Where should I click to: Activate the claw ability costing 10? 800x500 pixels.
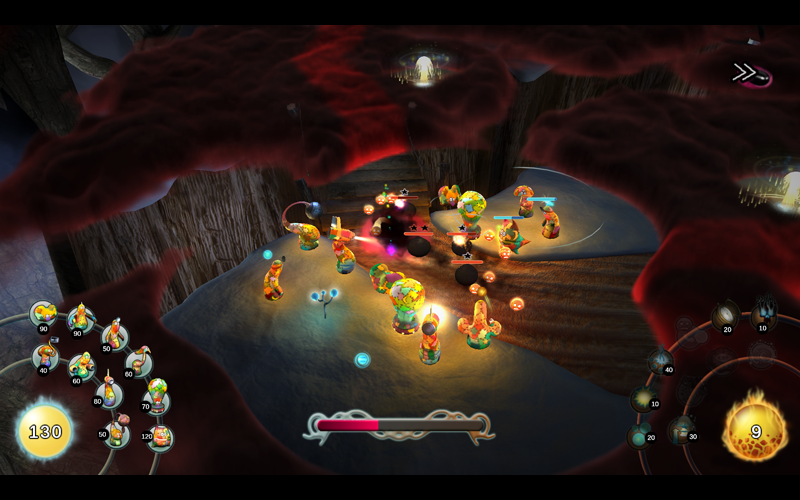click(x=764, y=312)
